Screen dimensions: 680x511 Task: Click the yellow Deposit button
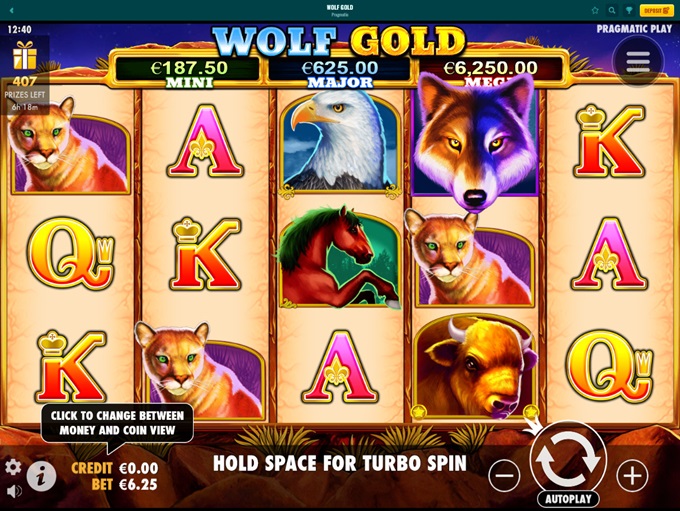click(x=655, y=10)
